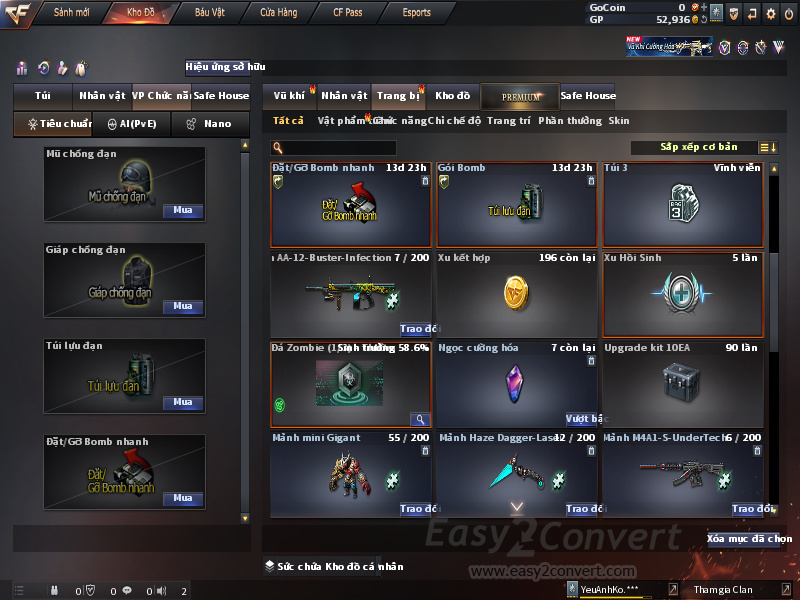Switch to the Nhân vật tab beside Vũ khí
The image size is (800, 600).
pyautogui.click(x=344, y=96)
